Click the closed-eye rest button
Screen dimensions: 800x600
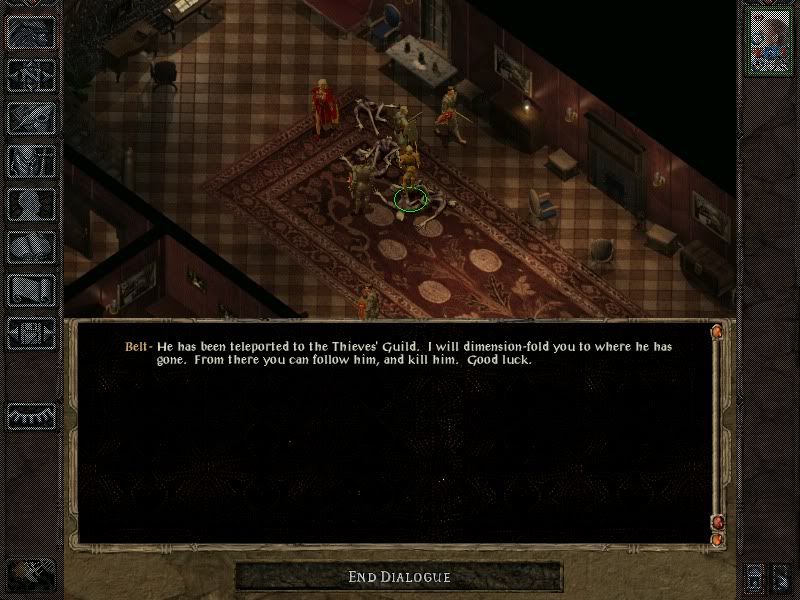31,415
